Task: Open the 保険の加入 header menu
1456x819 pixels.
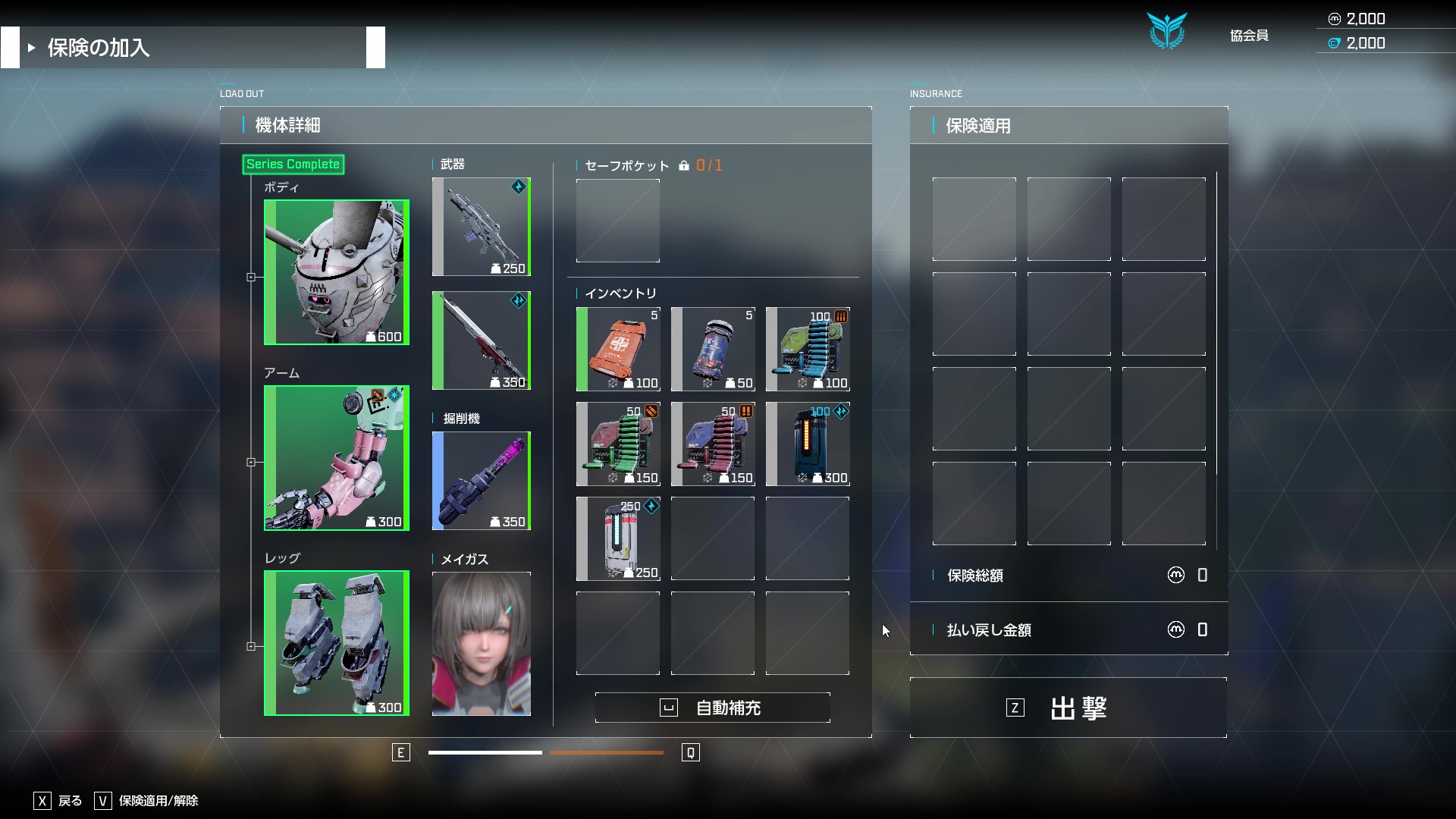Action: click(x=97, y=47)
